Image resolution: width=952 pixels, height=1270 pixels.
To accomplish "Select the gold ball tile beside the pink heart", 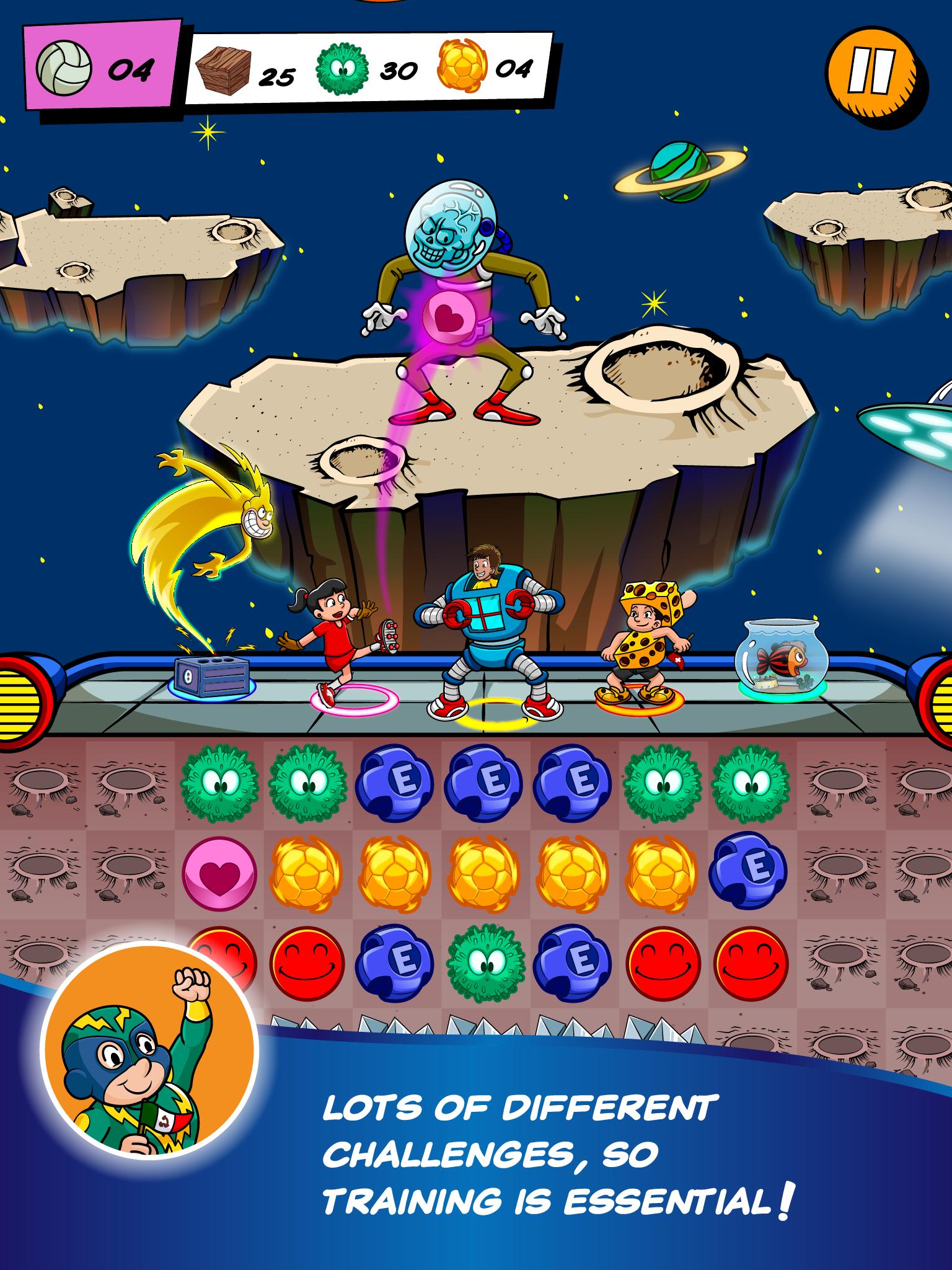I will click(x=307, y=875).
